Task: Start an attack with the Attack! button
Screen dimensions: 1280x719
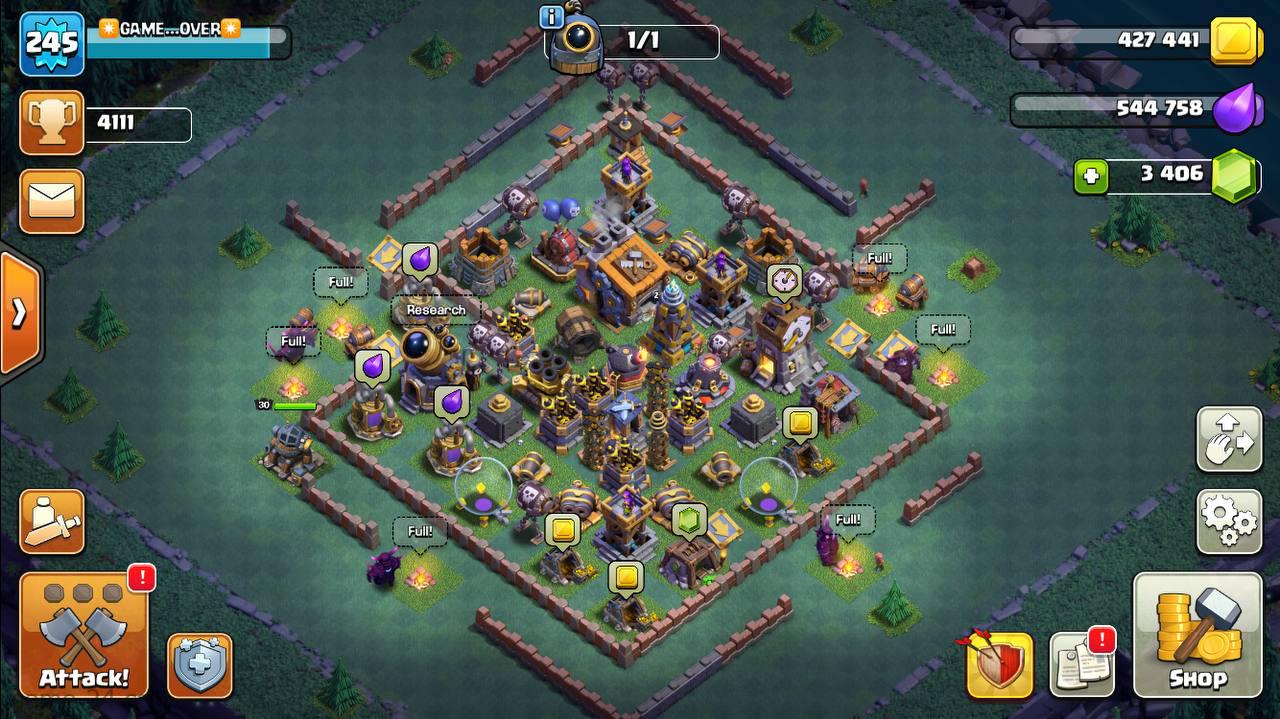Action: 84,635
